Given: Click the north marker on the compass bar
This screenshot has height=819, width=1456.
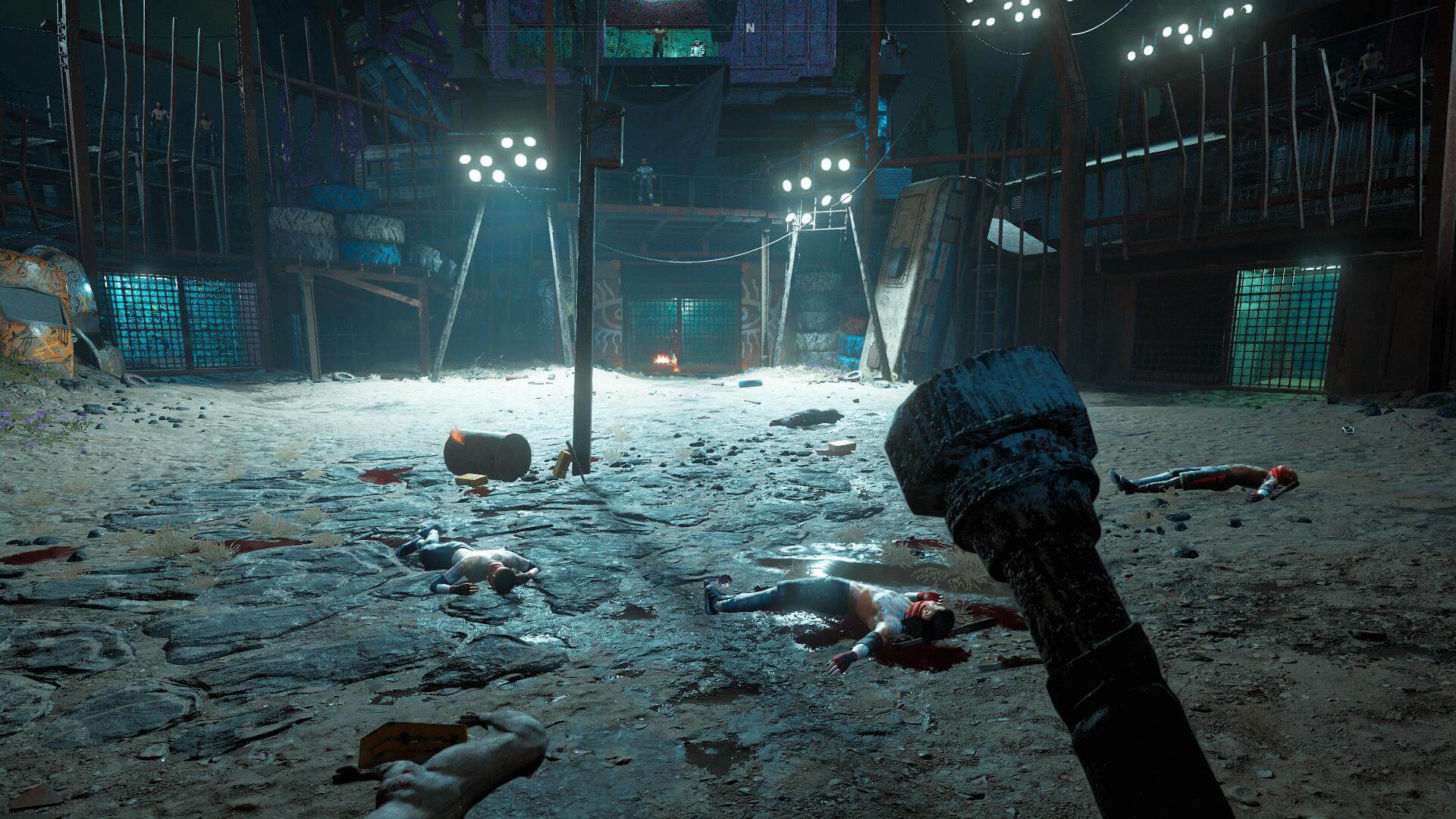Looking at the screenshot, I should click(x=750, y=27).
